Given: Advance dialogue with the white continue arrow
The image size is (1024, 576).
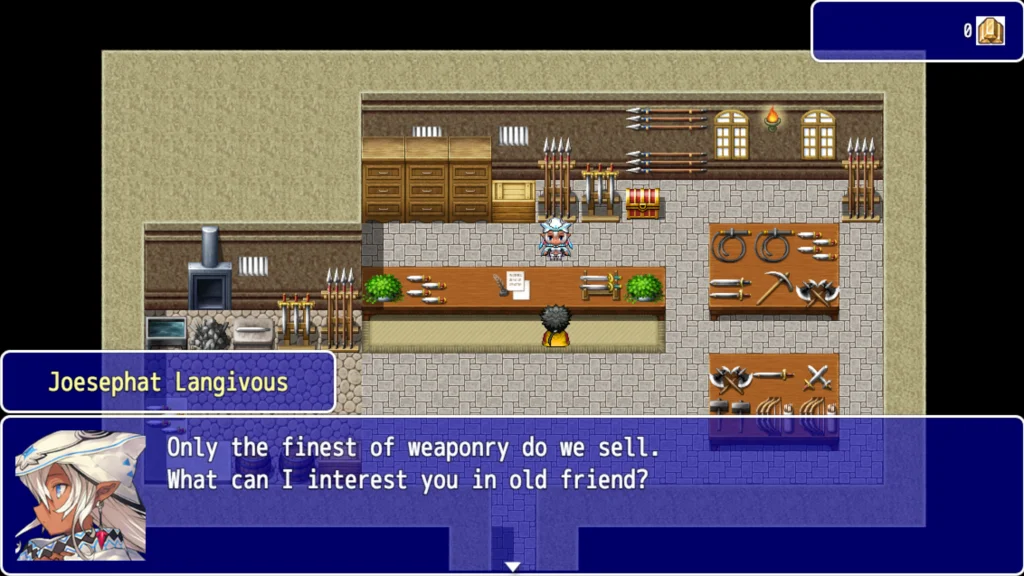Looking at the screenshot, I should tap(512, 567).
